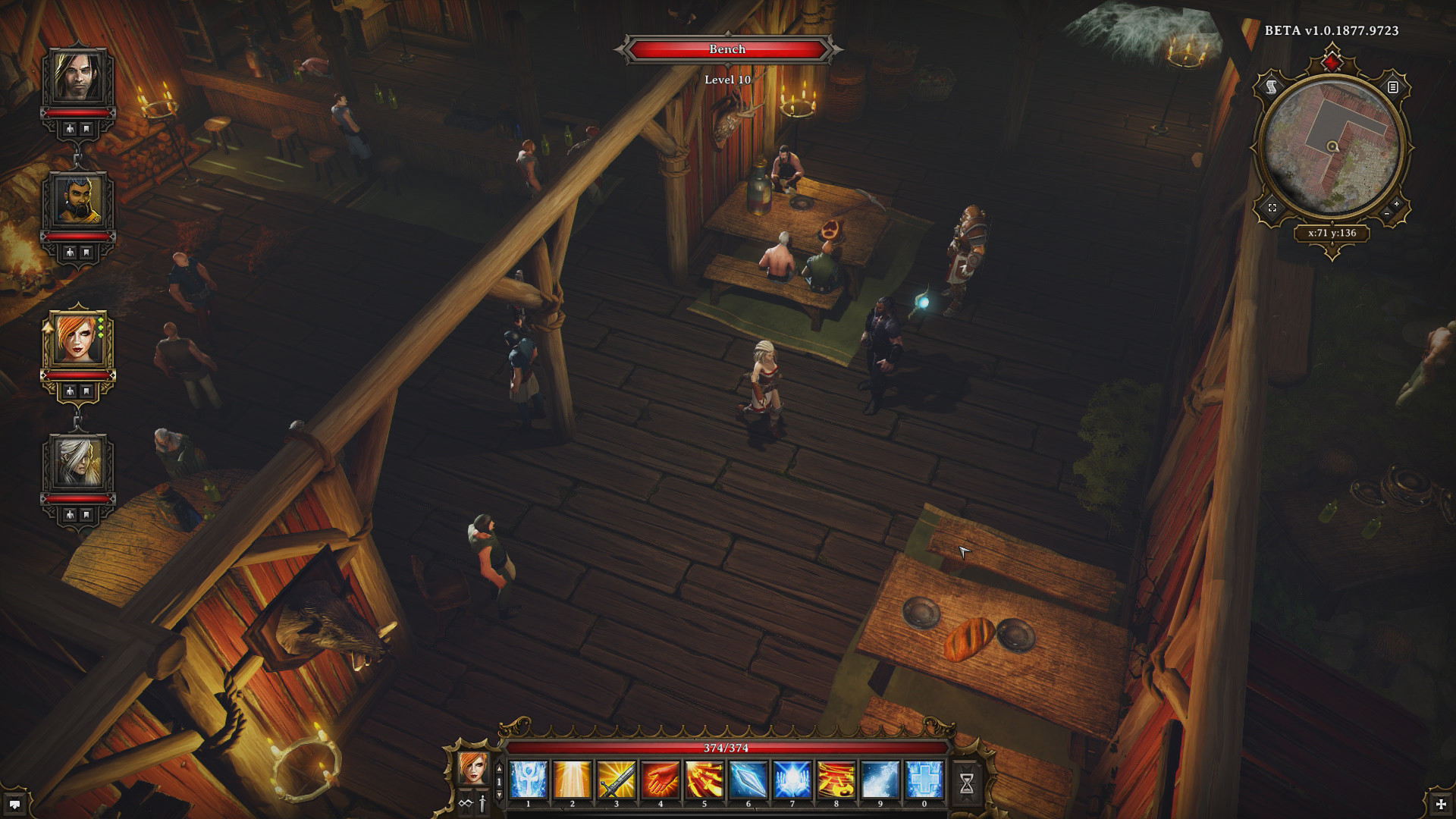Cast the red open hand skill

[x=661, y=780]
